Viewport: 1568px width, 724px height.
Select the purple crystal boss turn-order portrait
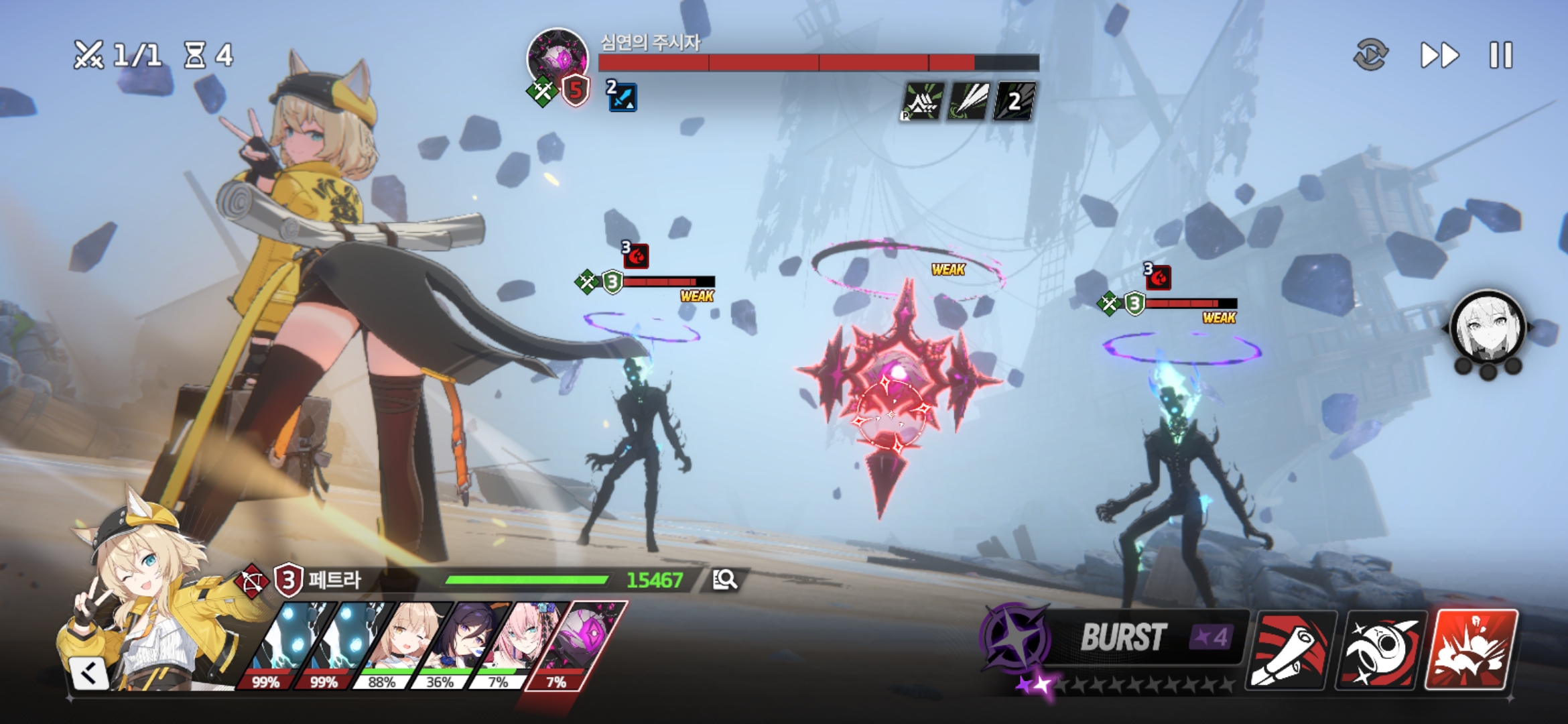[x=576, y=644]
